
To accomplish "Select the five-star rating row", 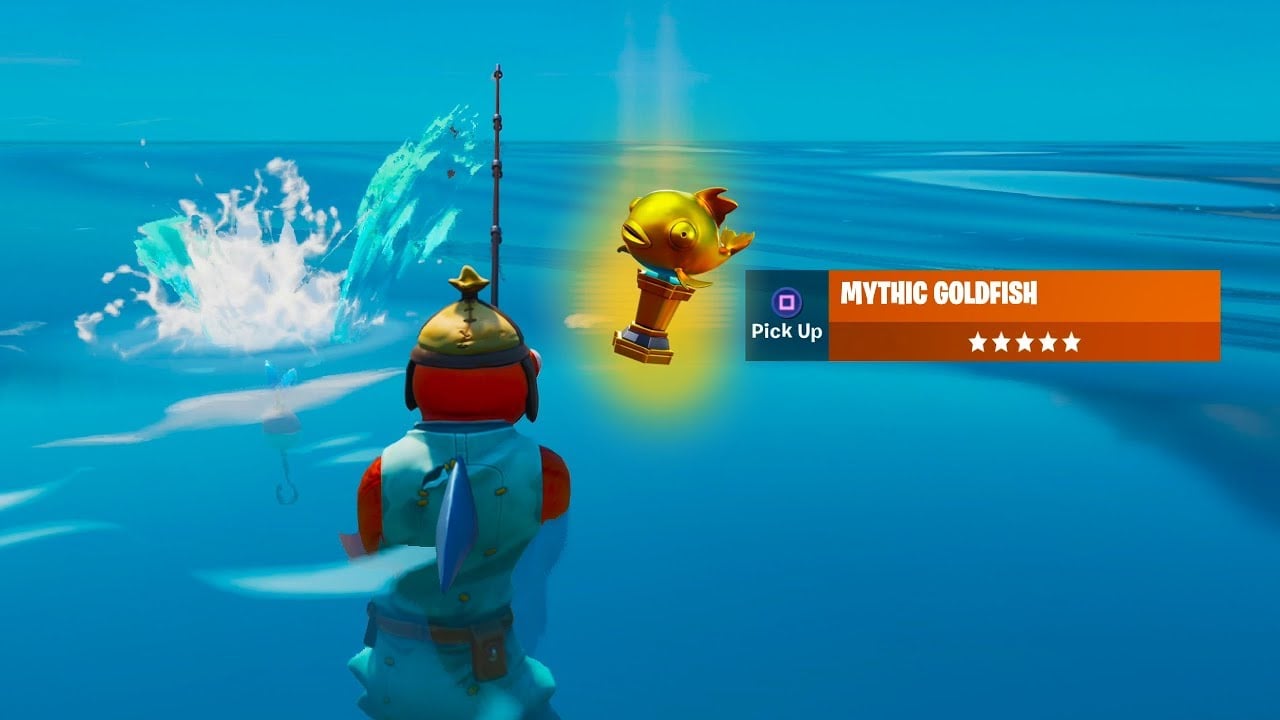I will (x=1024, y=342).
